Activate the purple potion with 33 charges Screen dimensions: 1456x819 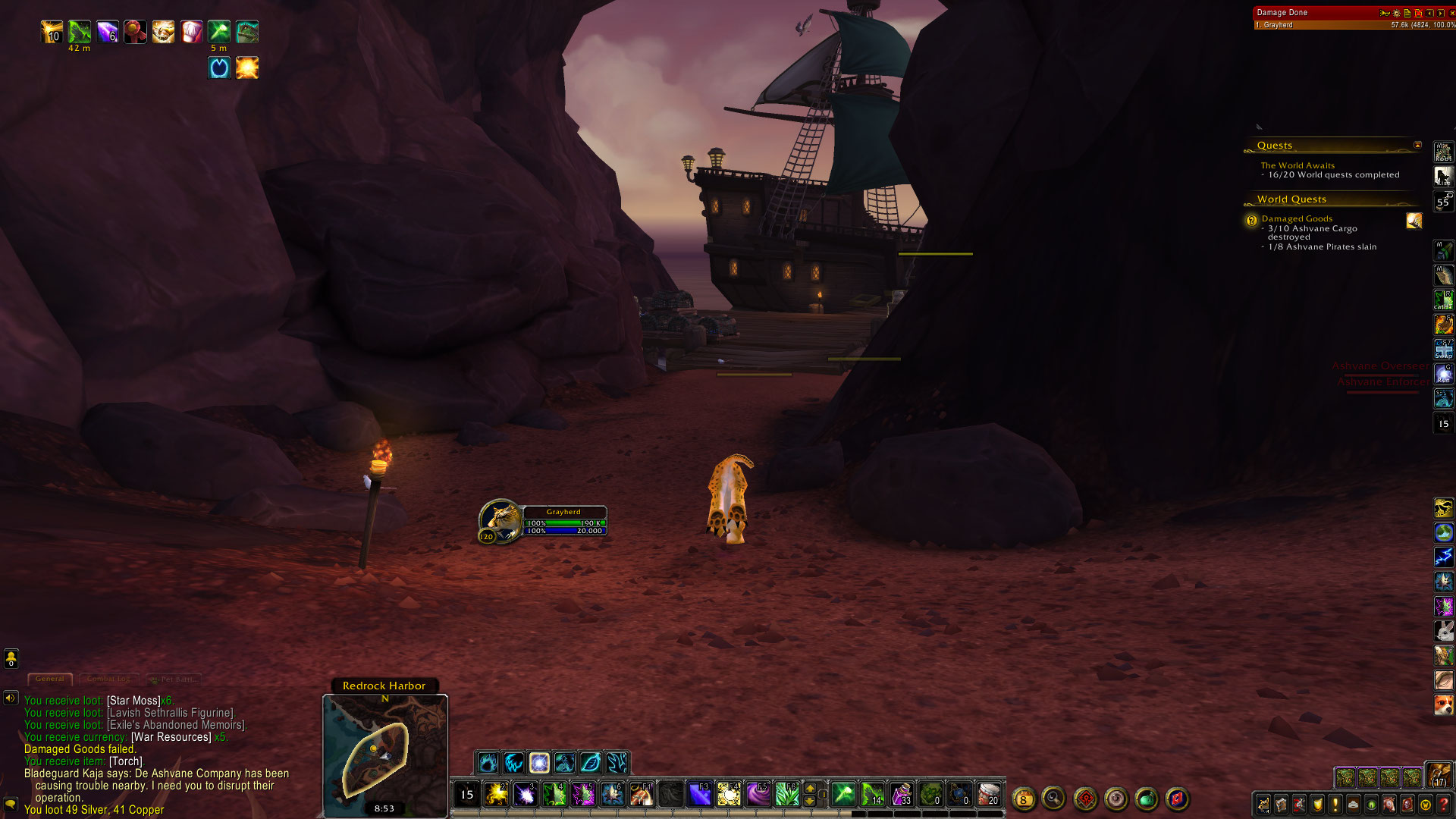[x=902, y=794]
